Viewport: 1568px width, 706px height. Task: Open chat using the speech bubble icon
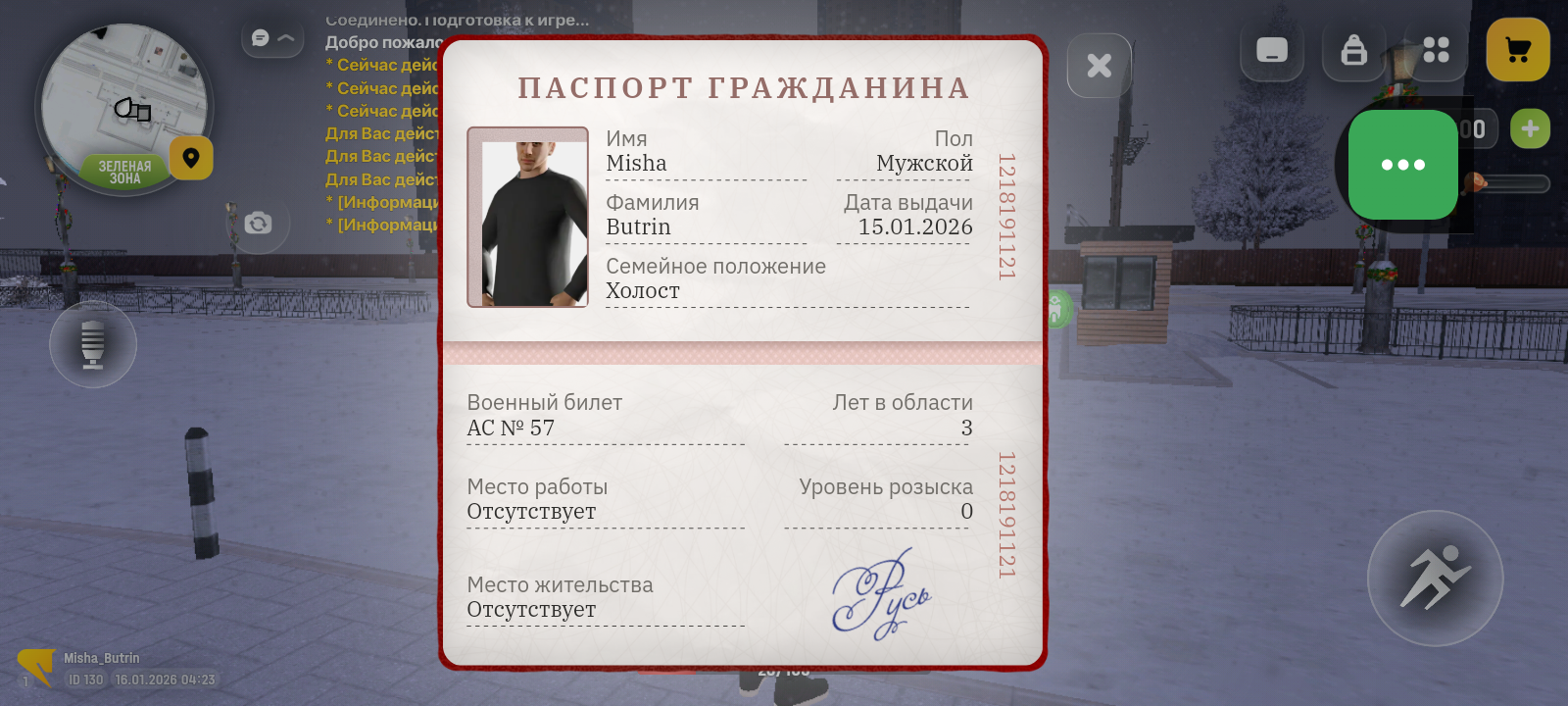click(x=258, y=37)
